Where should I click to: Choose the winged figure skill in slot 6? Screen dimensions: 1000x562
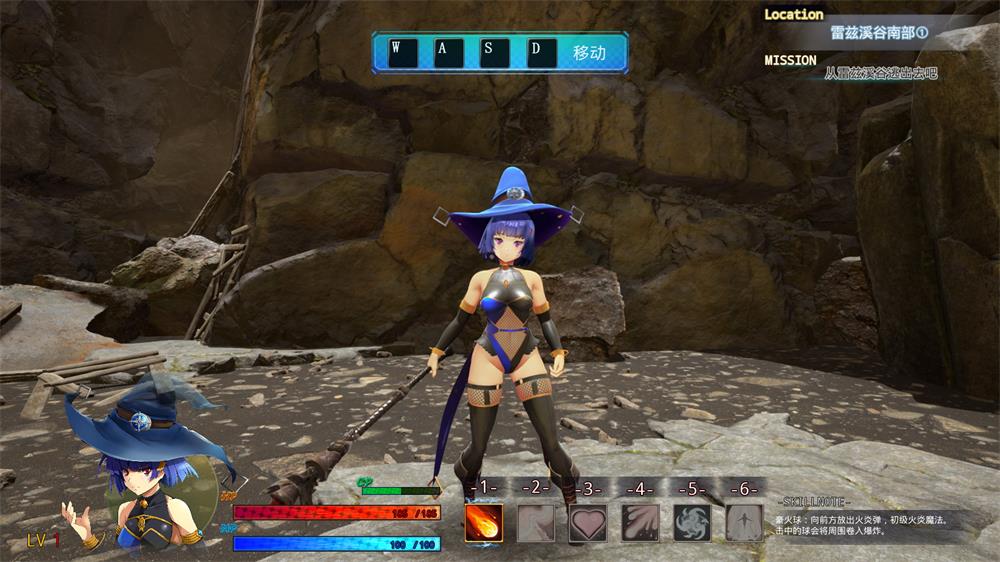tap(744, 522)
